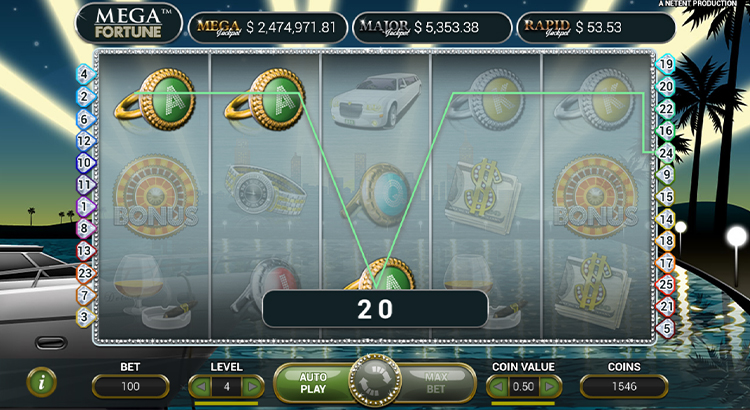Raise the coin value

pos(552,386)
